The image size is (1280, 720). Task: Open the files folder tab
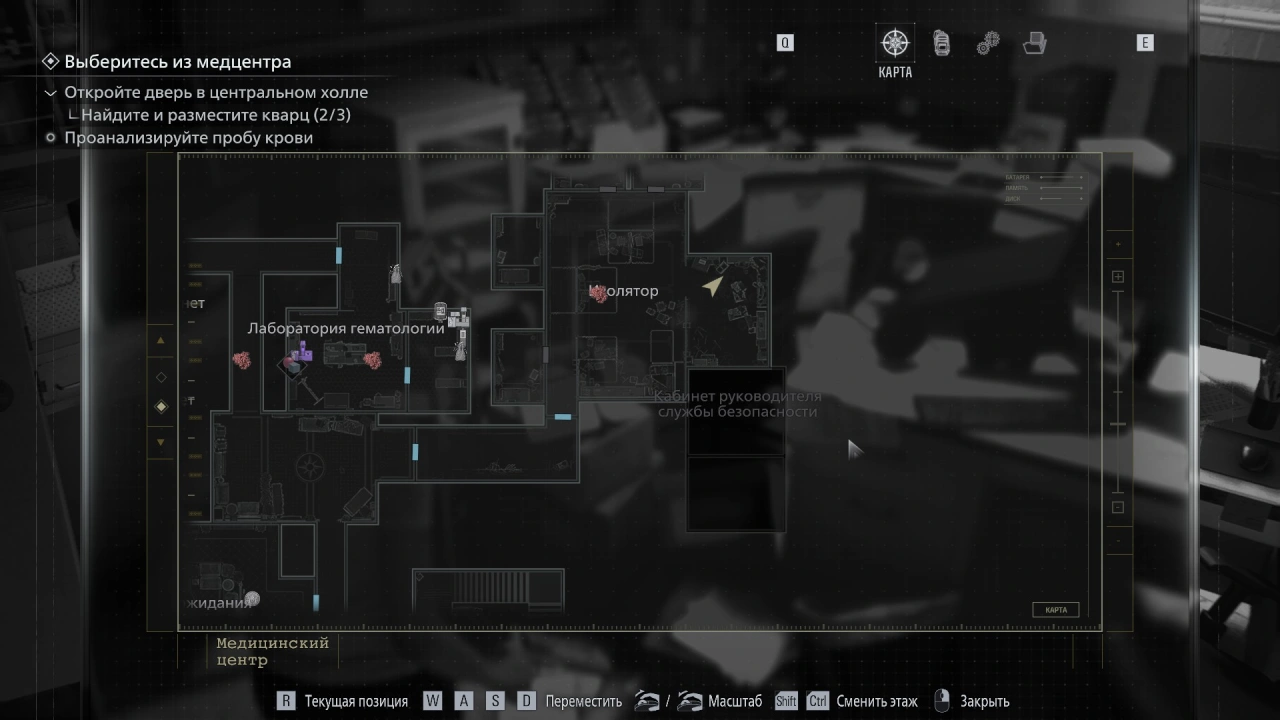click(x=1034, y=43)
